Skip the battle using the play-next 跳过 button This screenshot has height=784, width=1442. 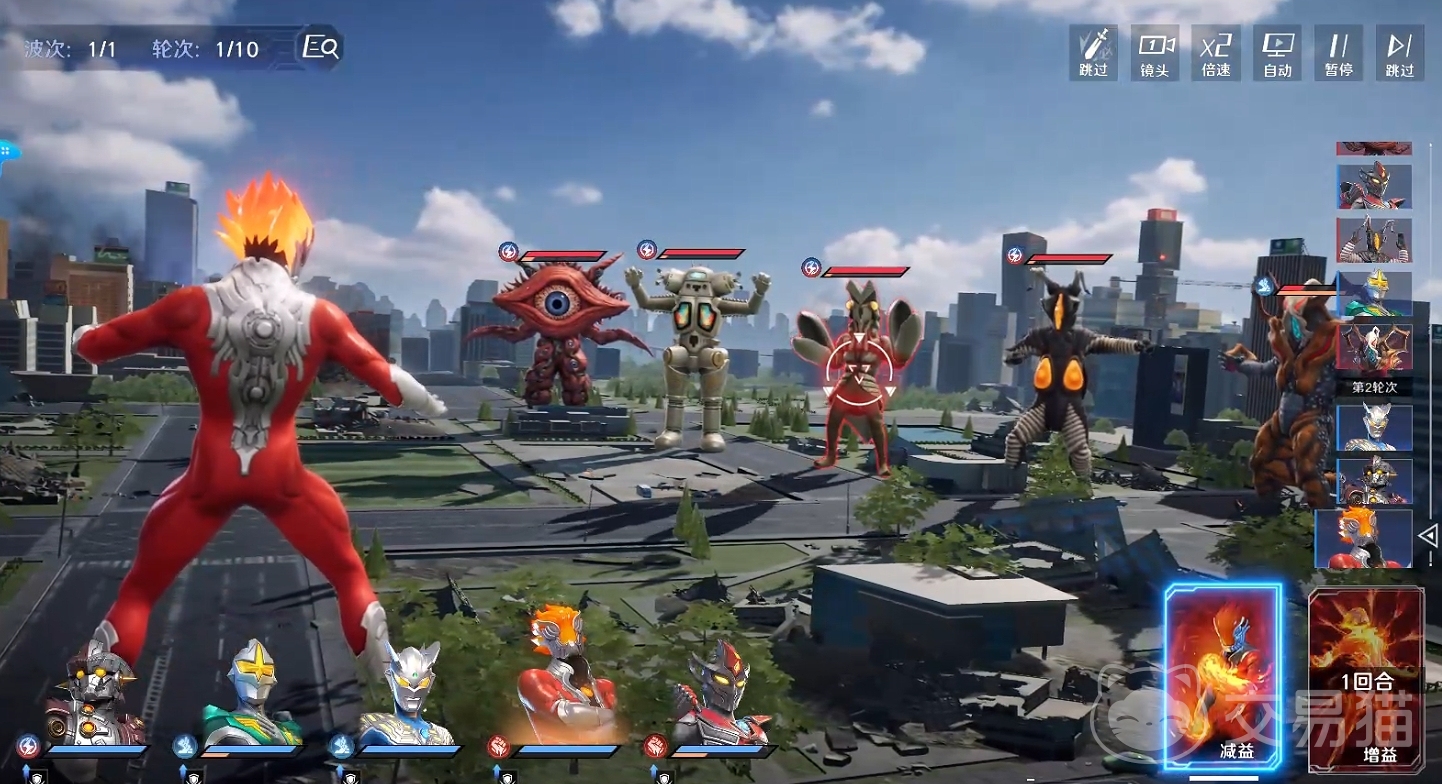[1400, 53]
